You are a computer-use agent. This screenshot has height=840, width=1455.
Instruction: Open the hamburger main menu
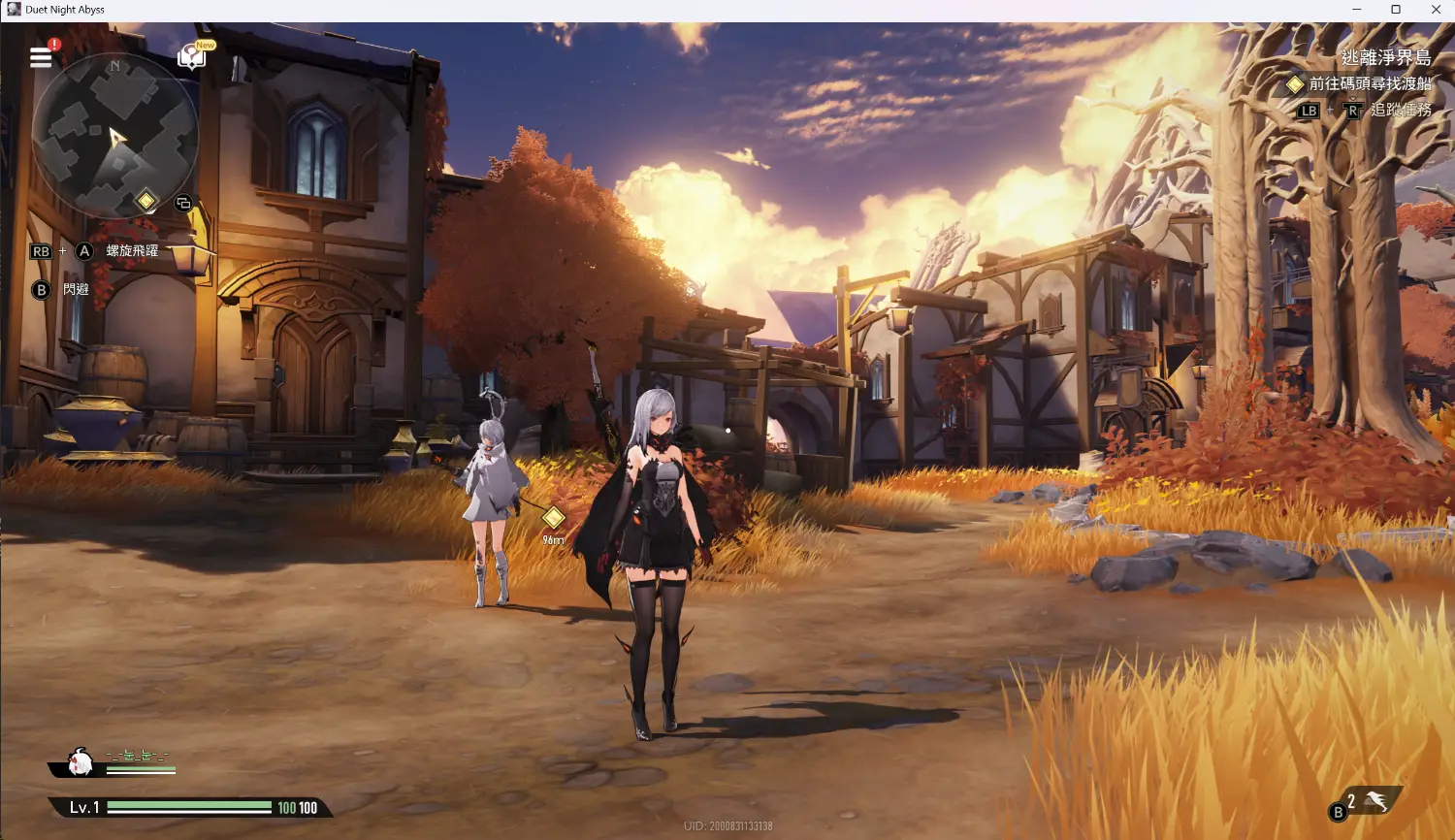point(41,57)
